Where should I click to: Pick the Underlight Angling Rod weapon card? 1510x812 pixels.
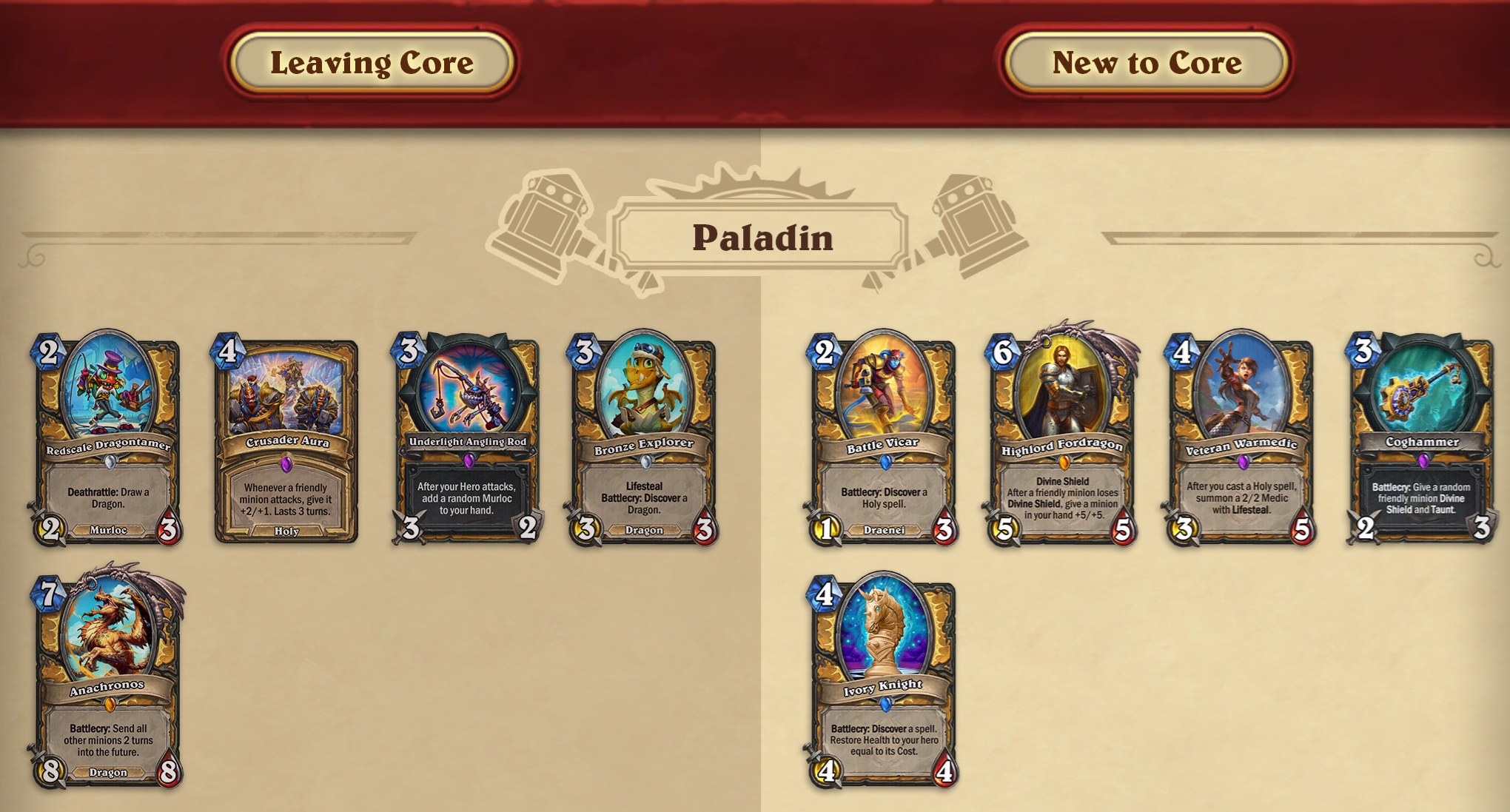point(467,440)
